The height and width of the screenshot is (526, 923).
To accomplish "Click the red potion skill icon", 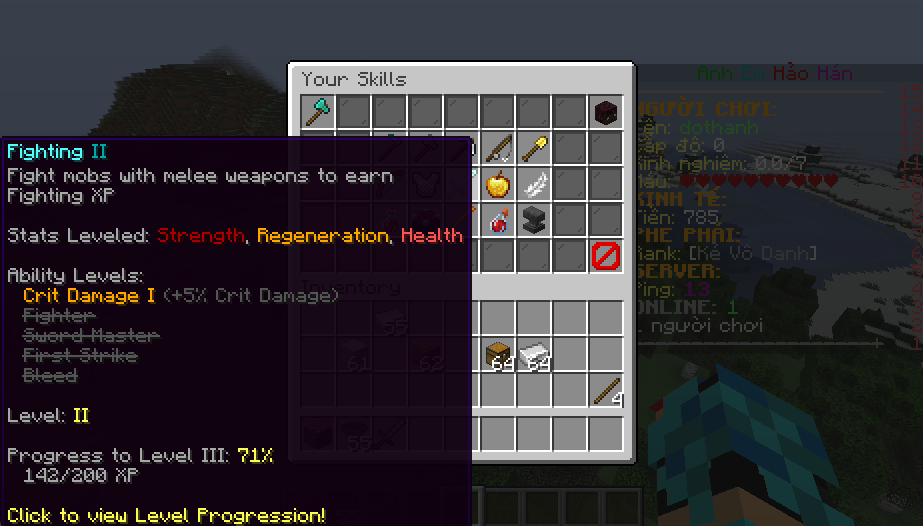I will pyautogui.click(x=498, y=220).
